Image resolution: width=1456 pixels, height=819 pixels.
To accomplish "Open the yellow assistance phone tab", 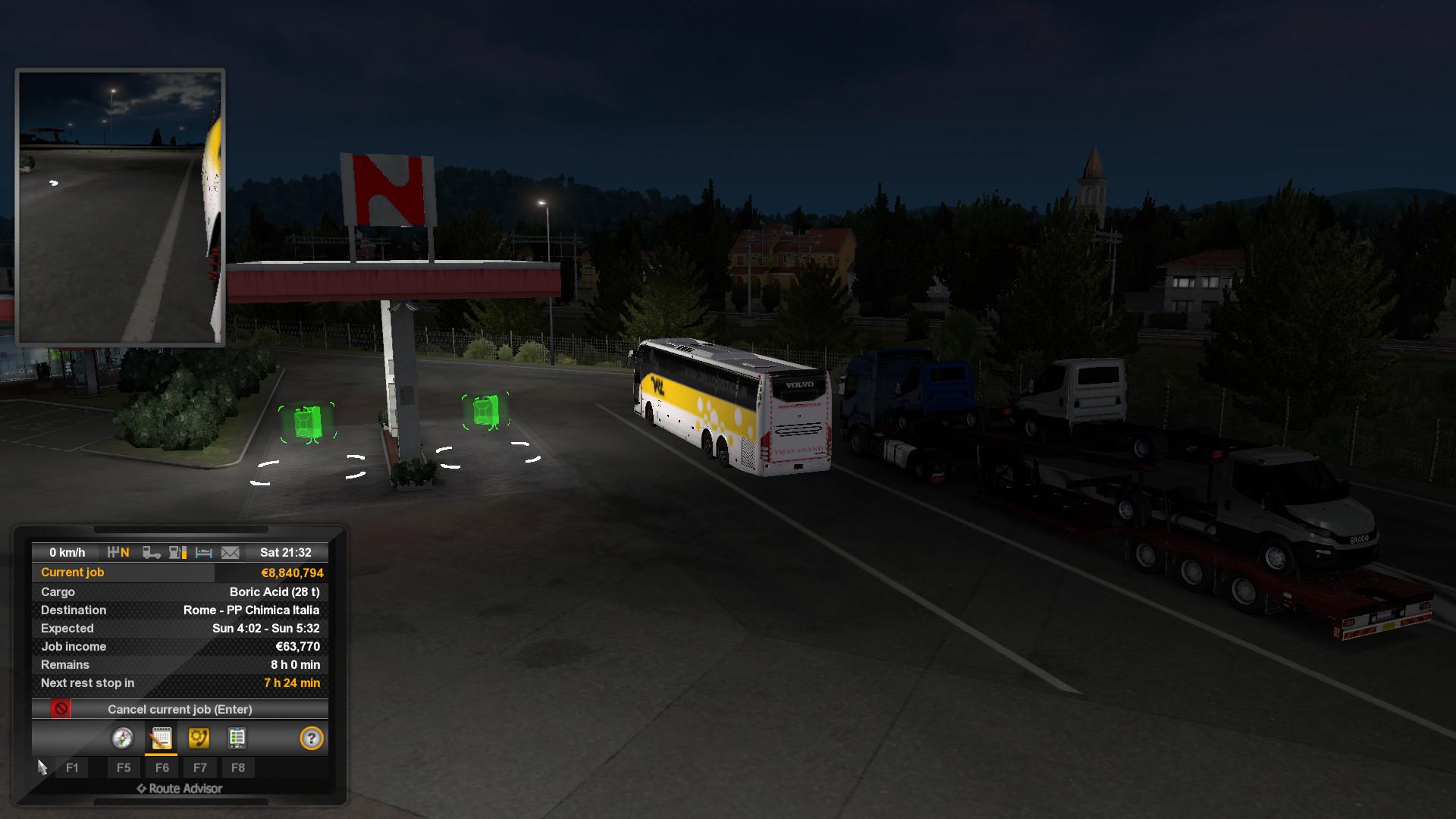I will [199, 738].
